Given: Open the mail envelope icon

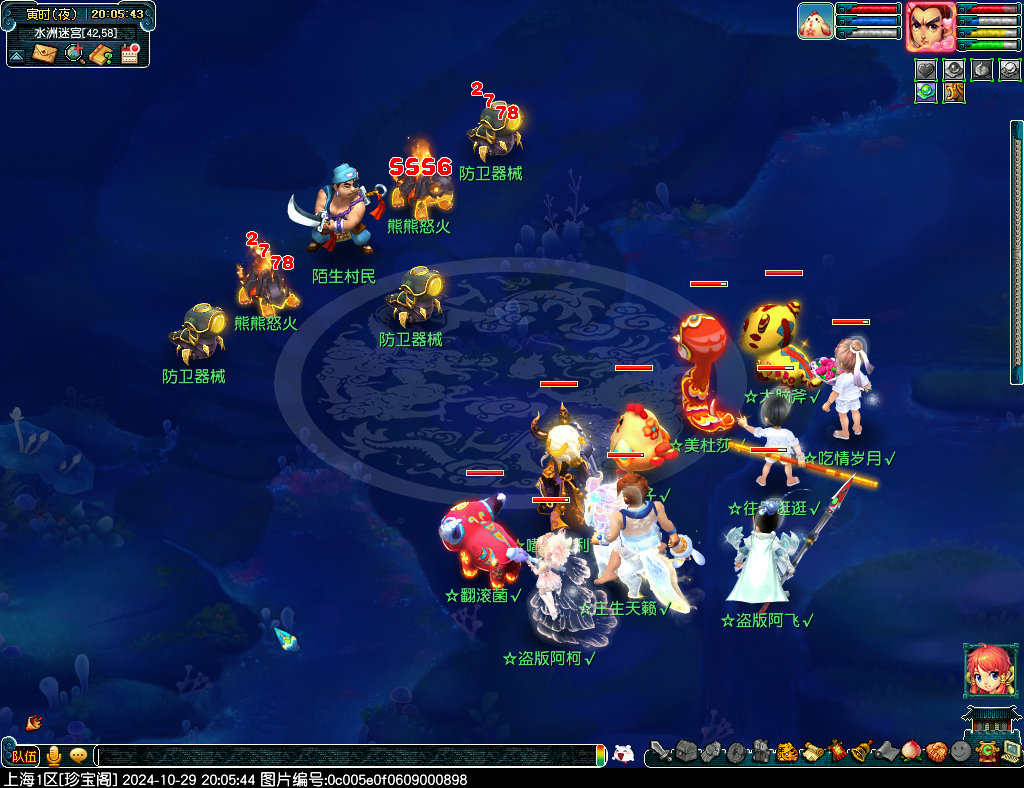Looking at the screenshot, I should 45,54.
